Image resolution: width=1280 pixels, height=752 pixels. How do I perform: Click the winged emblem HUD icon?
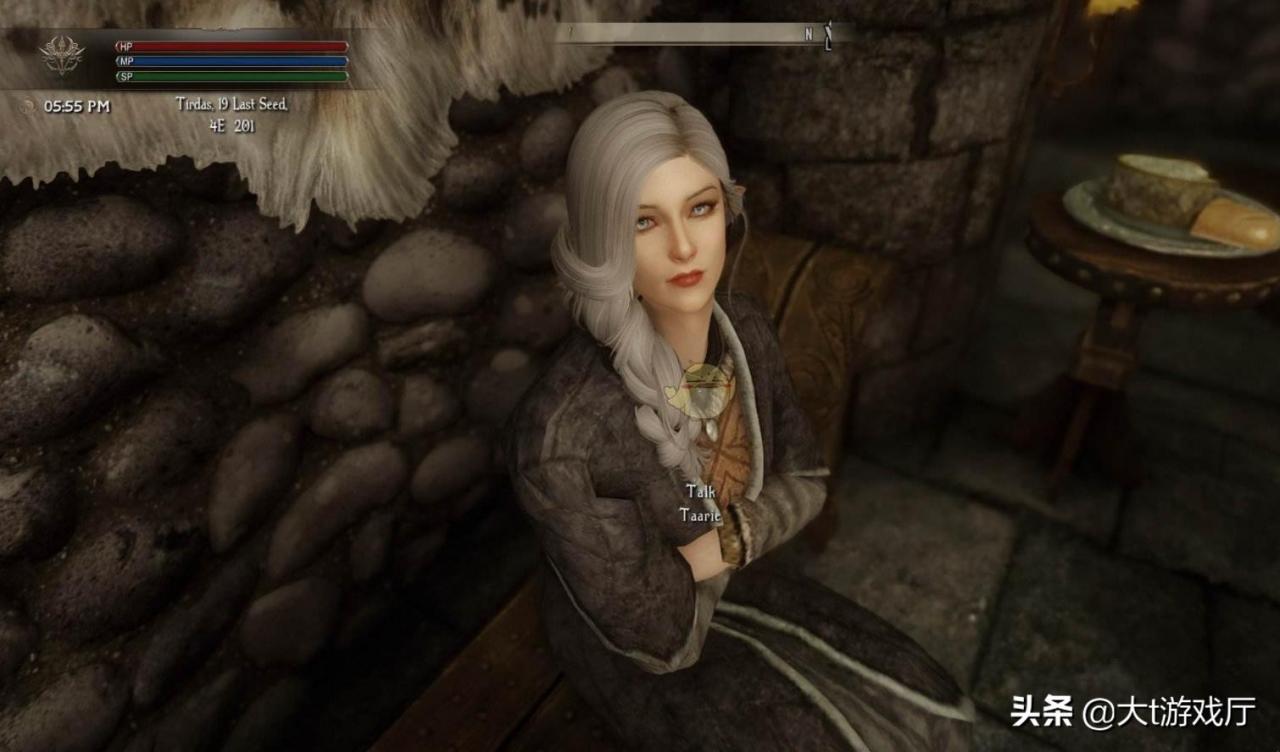pyautogui.click(x=62, y=57)
